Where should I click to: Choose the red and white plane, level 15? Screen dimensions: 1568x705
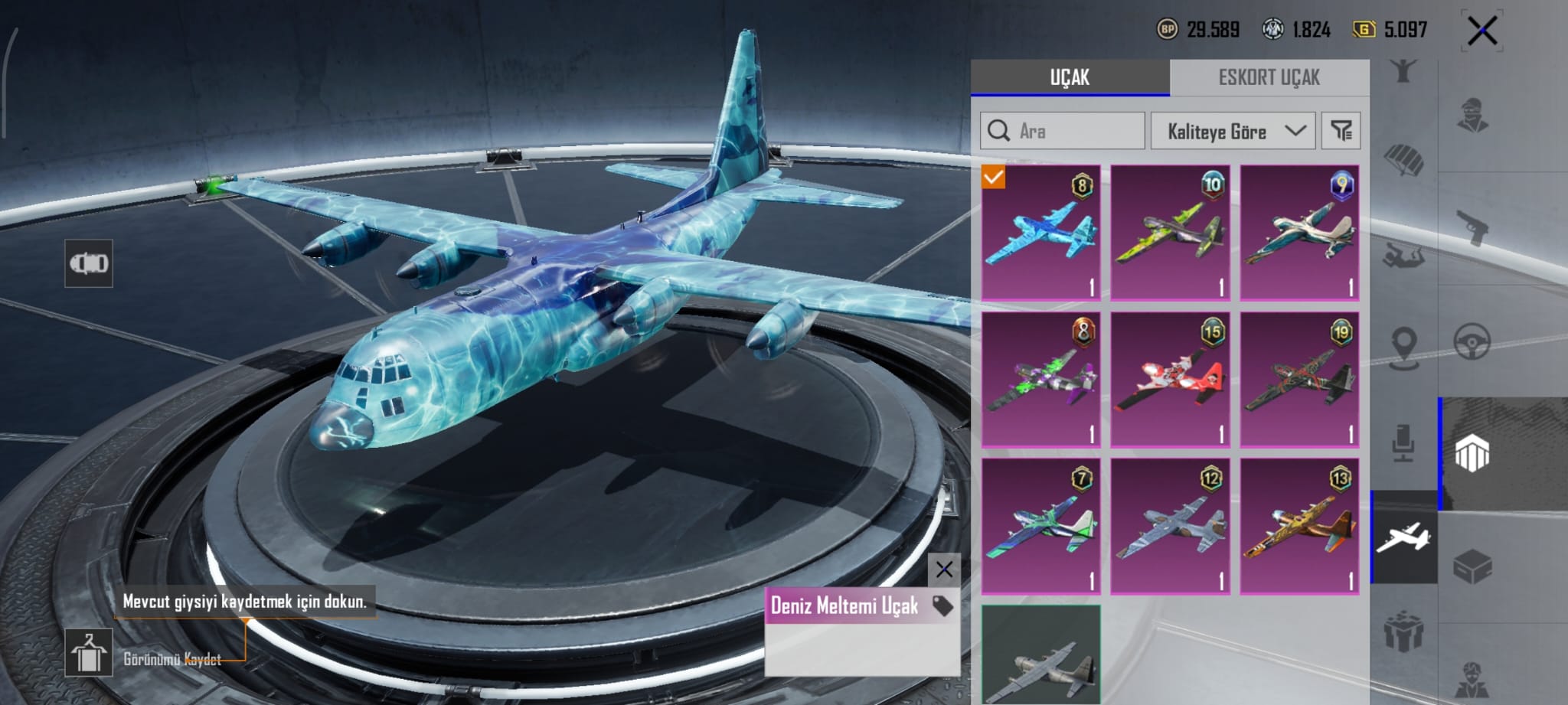coord(1170,379)
